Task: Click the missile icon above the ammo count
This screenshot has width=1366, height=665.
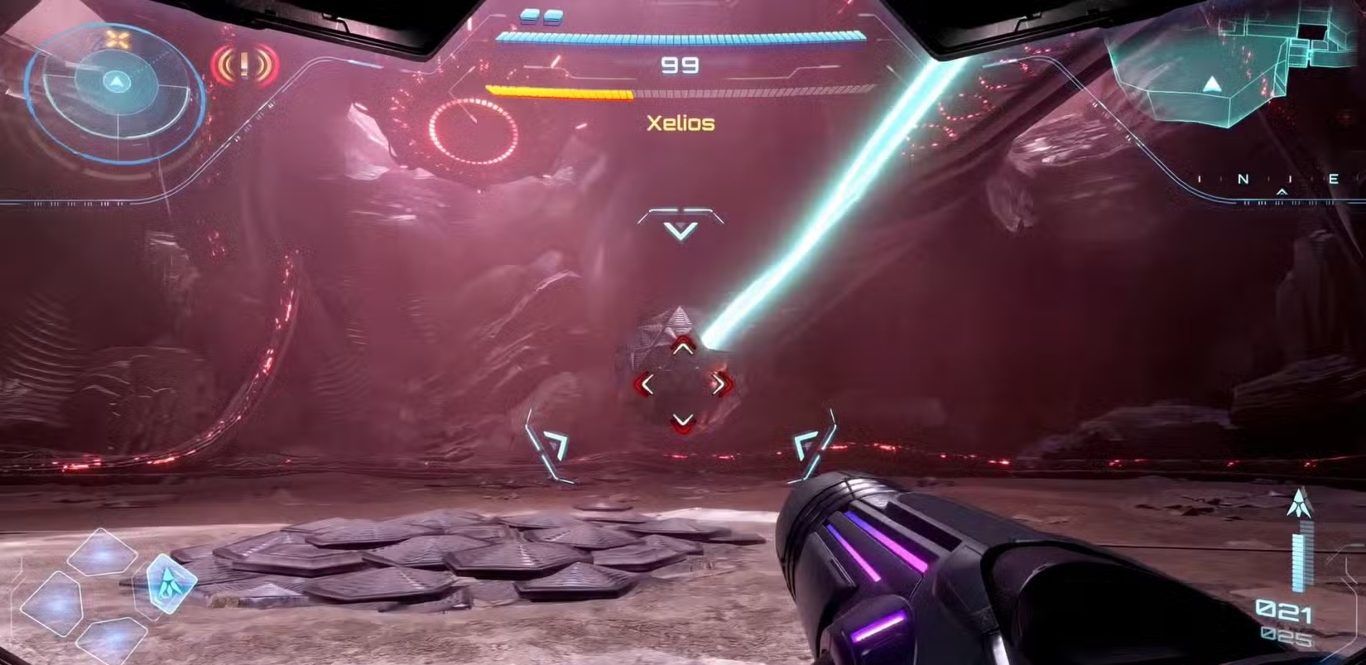Action: (x=1300, y=504)
